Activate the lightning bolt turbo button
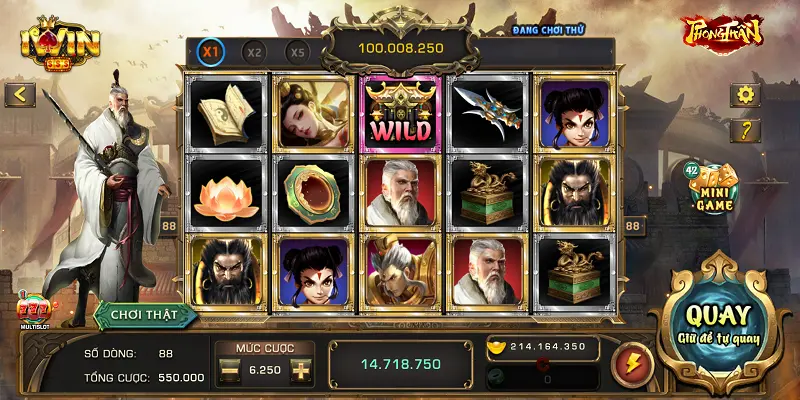This screenshot has width=800, height=400. [x=632, y=363]
